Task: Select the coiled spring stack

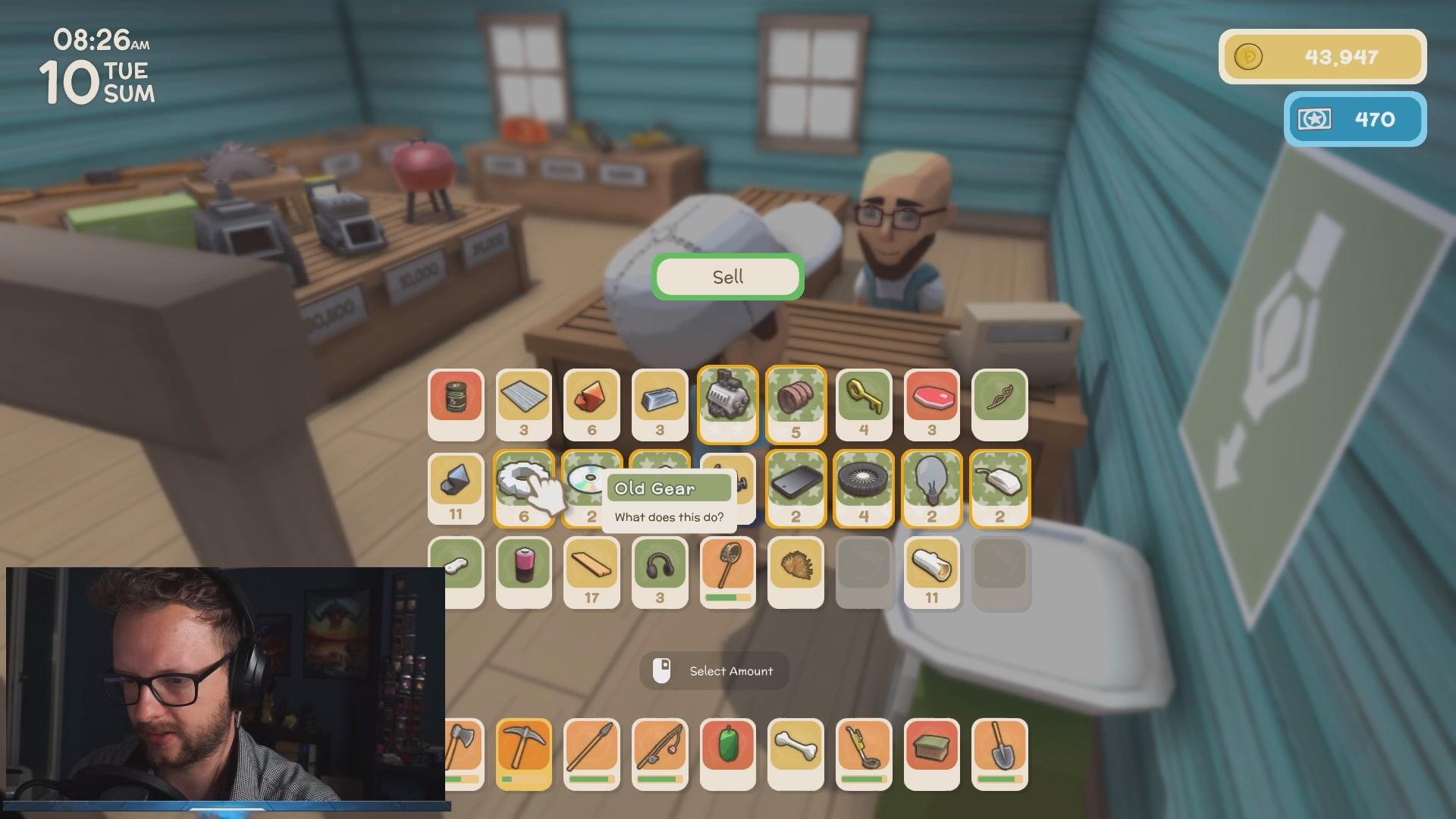Action: tap(795, 403)
